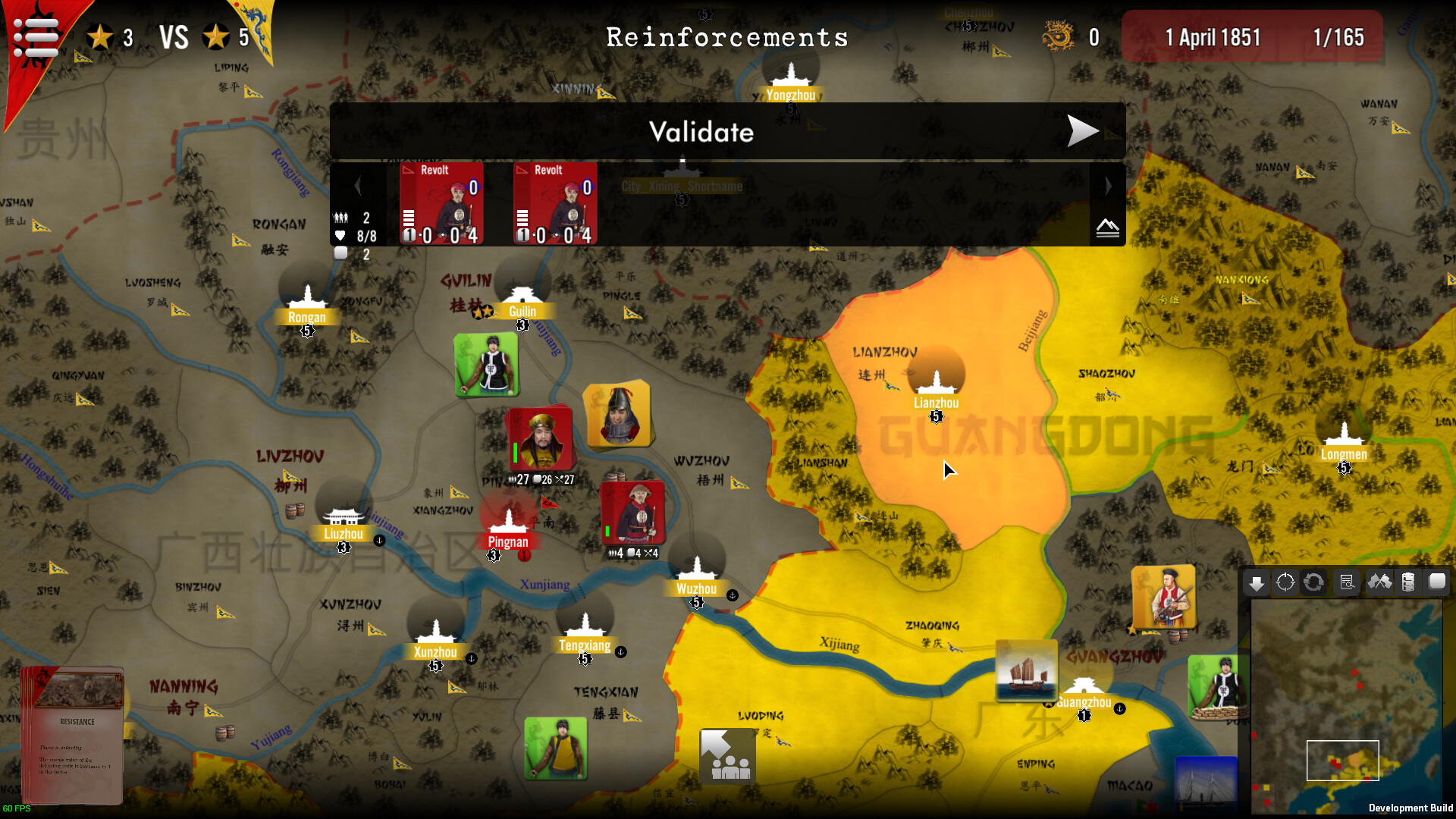Select the red unit counter with strength 4
Screen dimensions: 1456x819
(633, 513)
